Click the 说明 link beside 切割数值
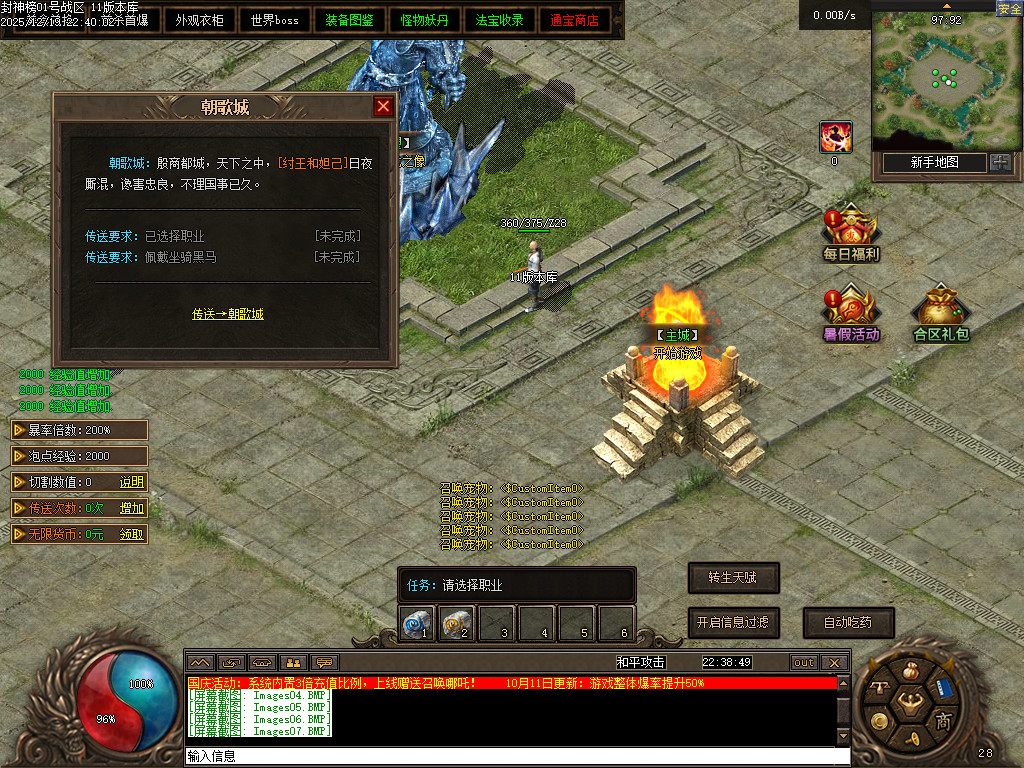 132,482
